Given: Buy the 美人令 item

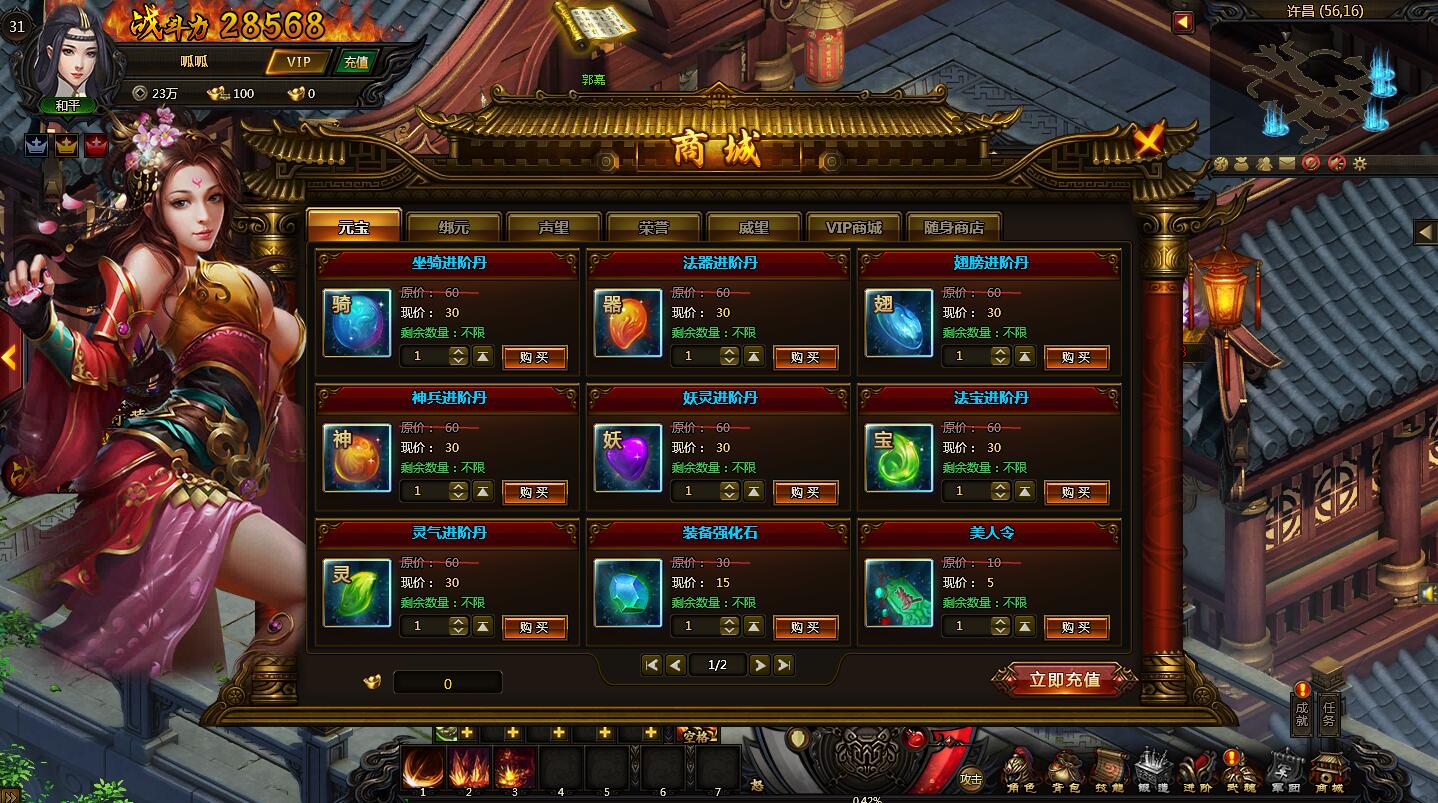Looking at the screenshot, I should coord(1076,627).
